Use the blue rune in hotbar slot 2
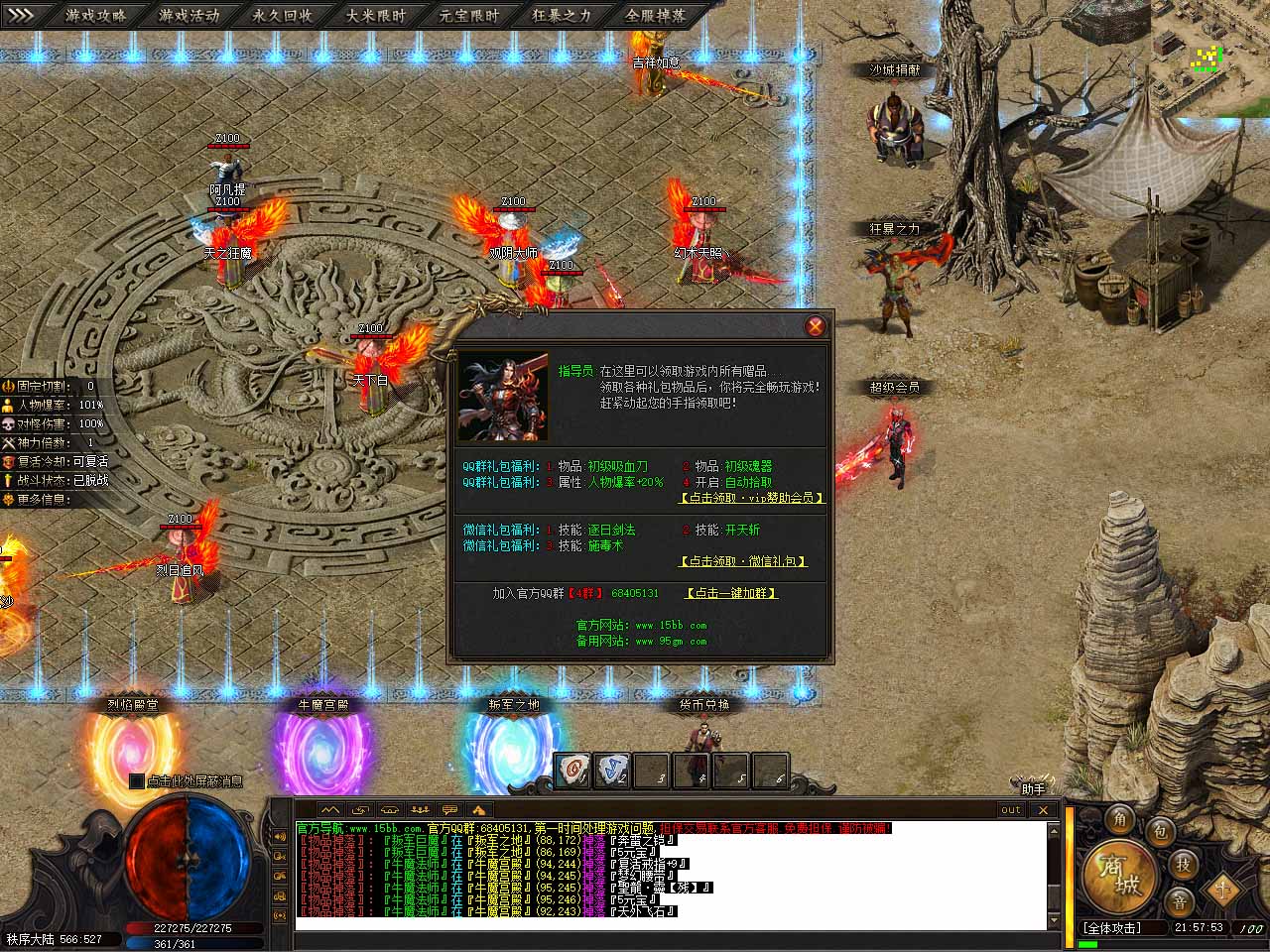The height and width of the screenshot is (952, 1270). (x=612, y=771)
